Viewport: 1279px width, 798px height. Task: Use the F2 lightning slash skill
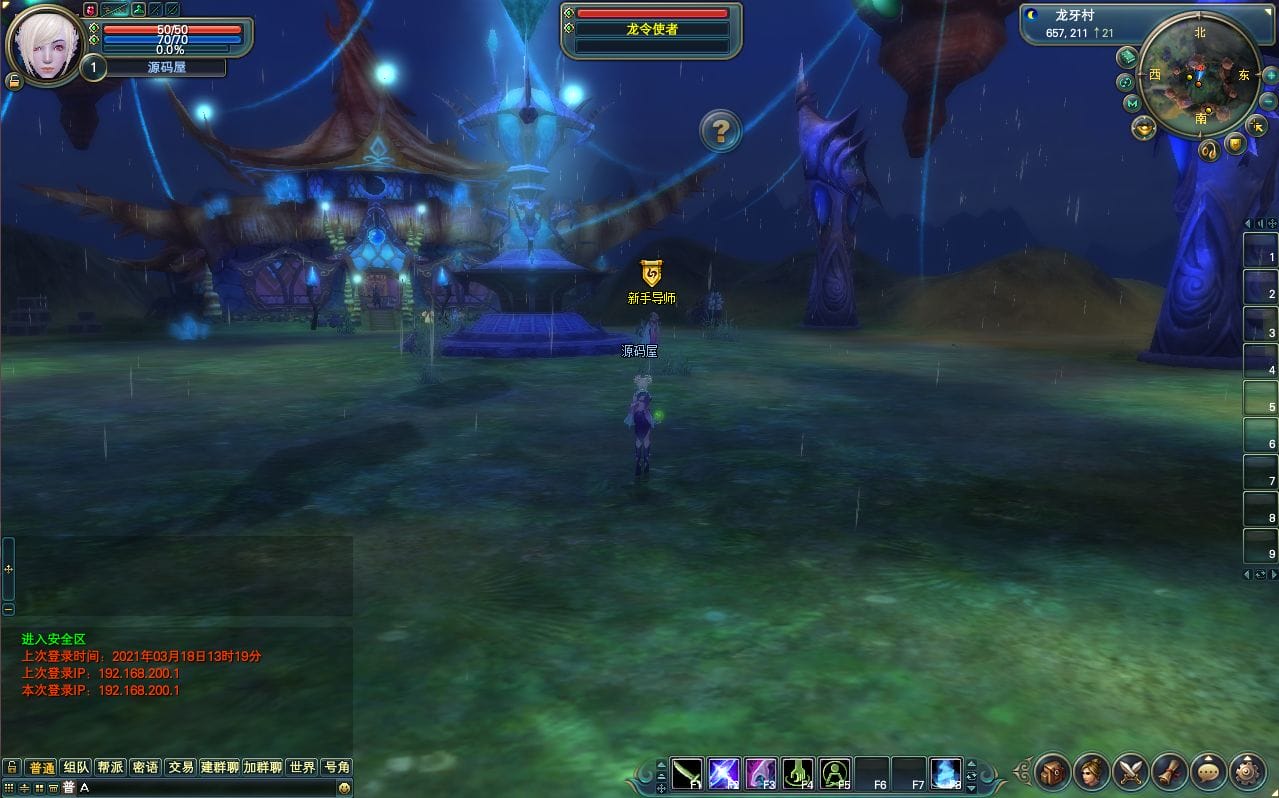pyautogui.click(x=724, y=773)
